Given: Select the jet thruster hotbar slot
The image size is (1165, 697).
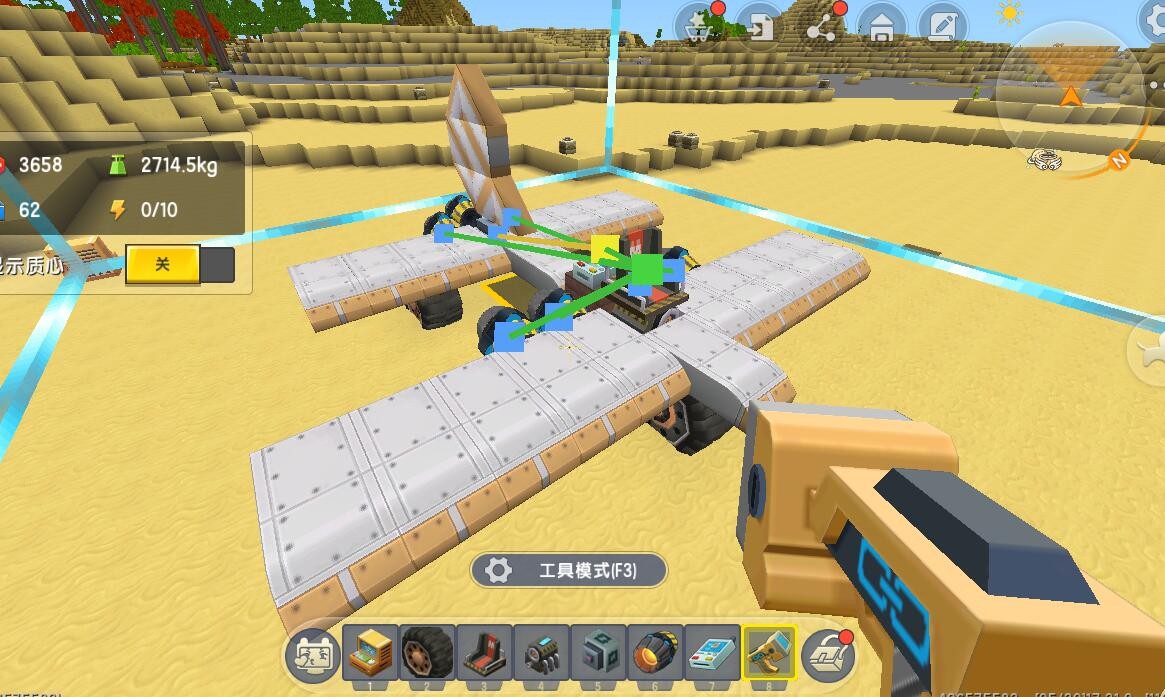Looking at the screenshot, I should coord(656,654).
